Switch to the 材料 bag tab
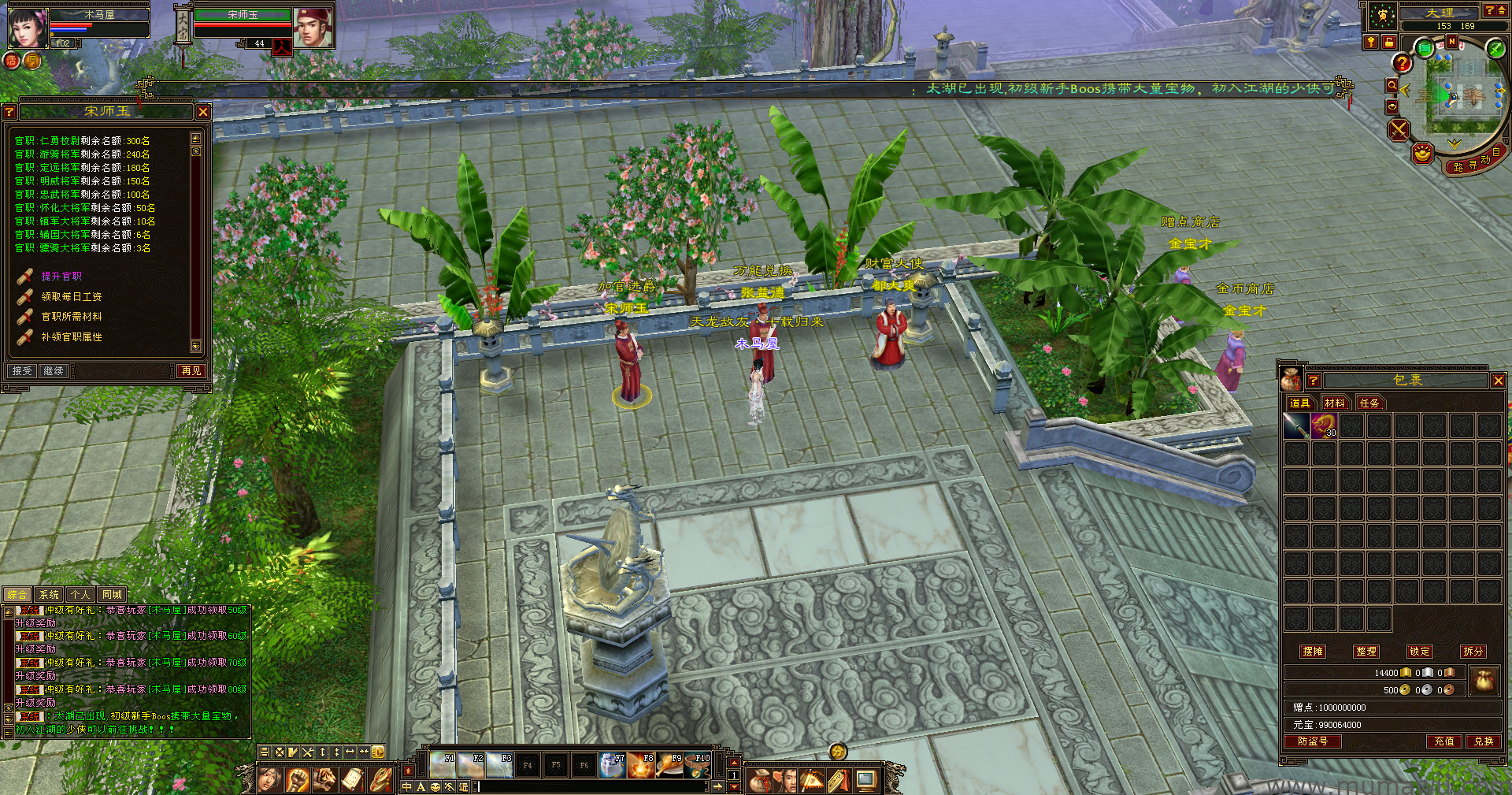The width and height of the screenshot is (1512, 795). 1335,403
